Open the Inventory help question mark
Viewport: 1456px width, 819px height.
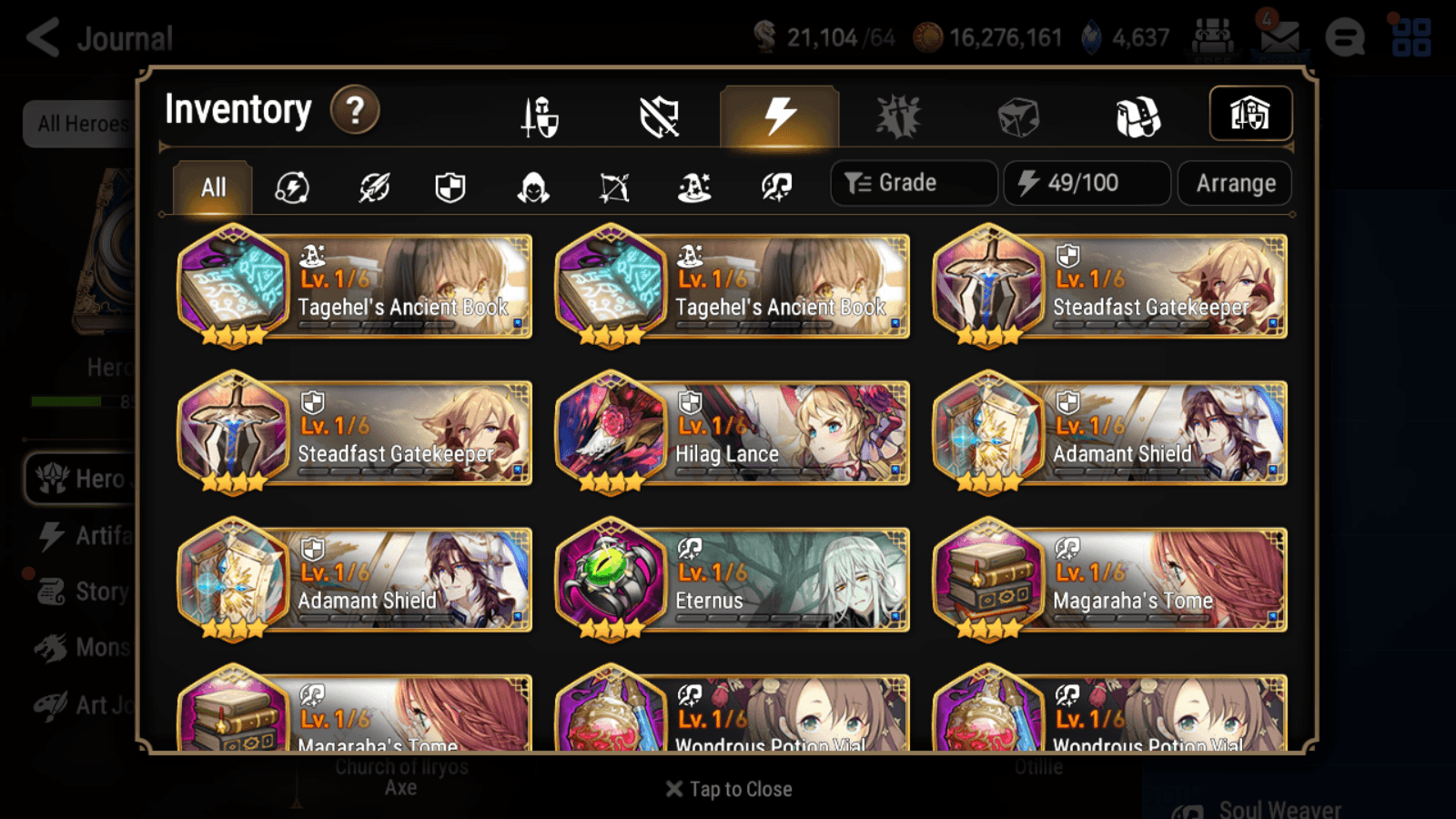(x=354, y=109)
